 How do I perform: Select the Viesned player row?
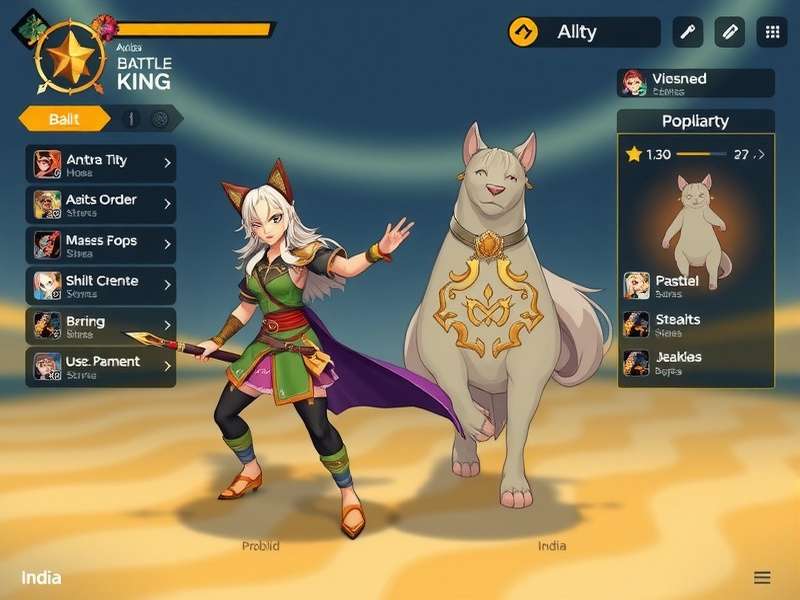pyautogui.click(x=696, y=83)
